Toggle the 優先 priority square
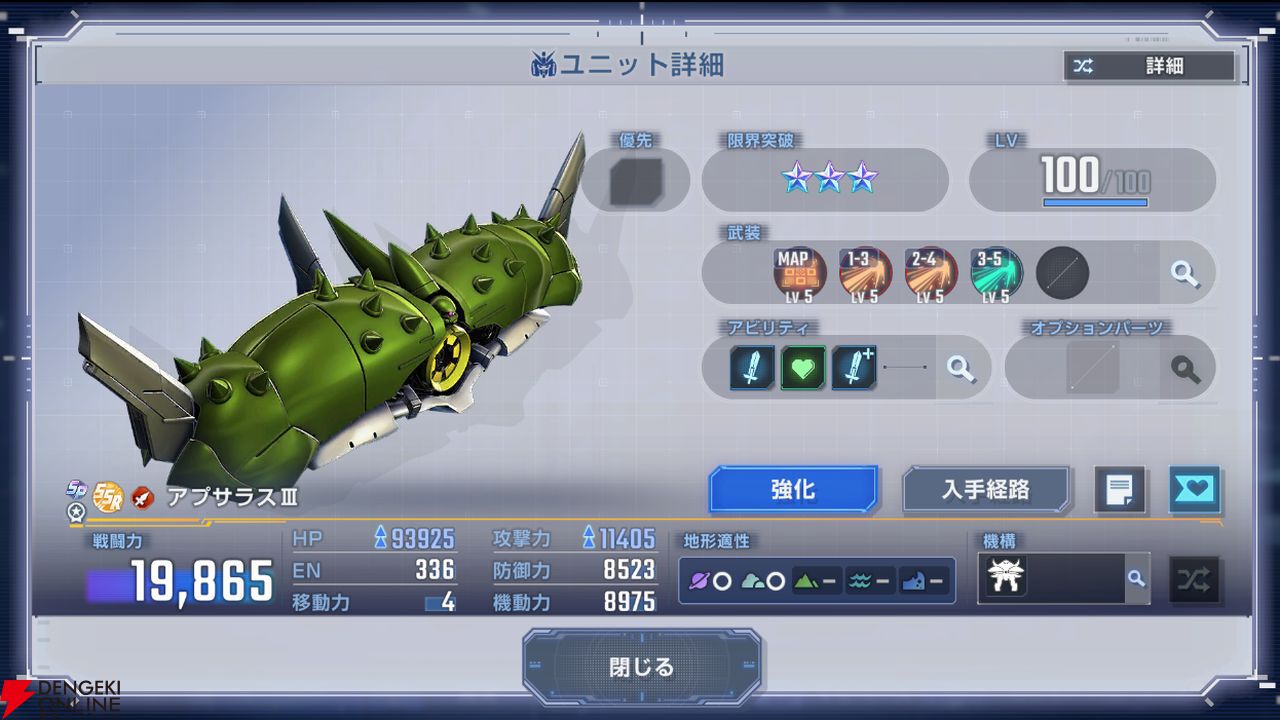The height and width of the screenshot is (720, 1280). coord(636,181)
